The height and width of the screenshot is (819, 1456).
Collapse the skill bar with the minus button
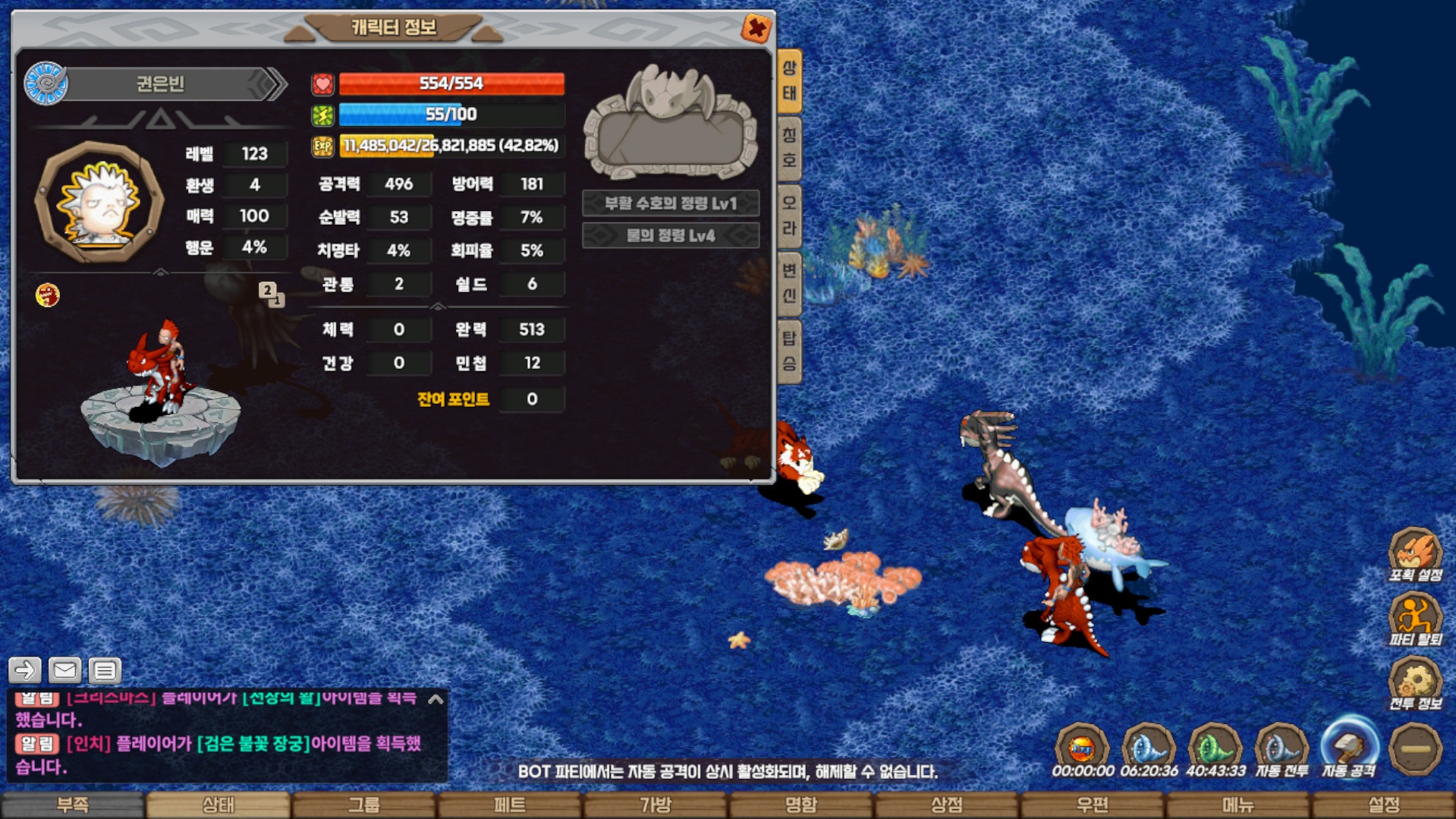click(1415, 749)
